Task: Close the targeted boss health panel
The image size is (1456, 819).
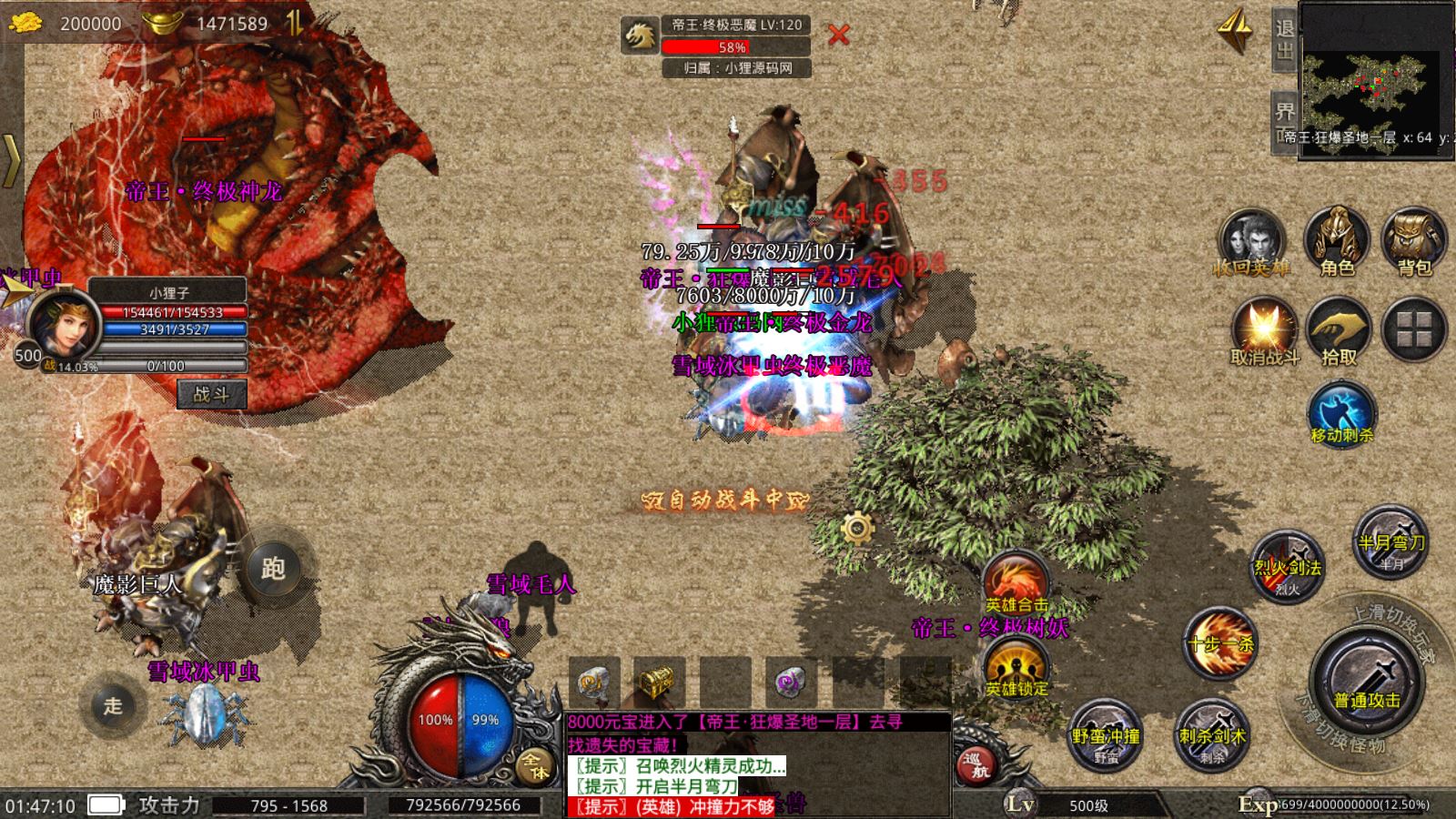Action: pyautogui.click(x=838, y=35)
